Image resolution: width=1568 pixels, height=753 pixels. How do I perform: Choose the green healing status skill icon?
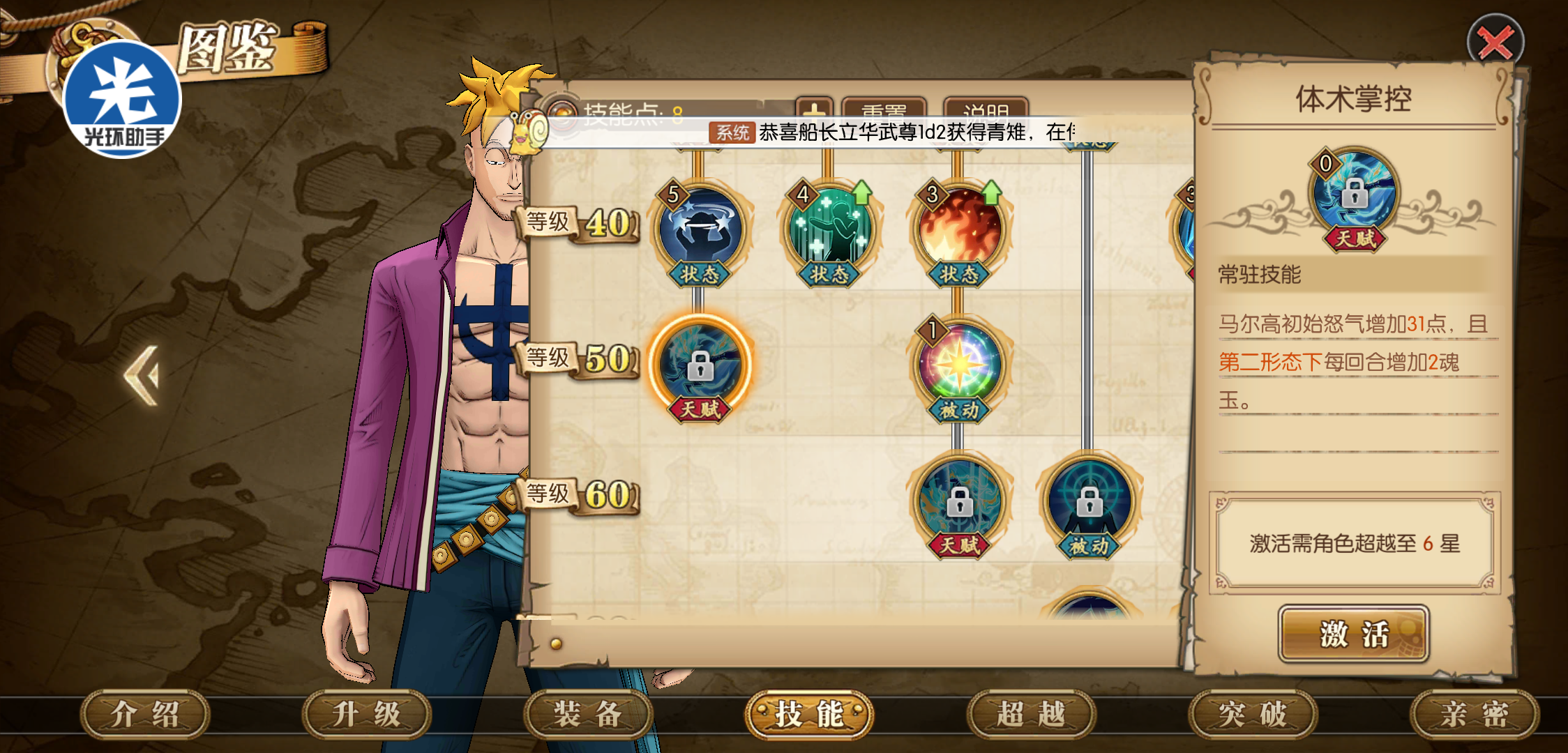click(x=829, y=230)
